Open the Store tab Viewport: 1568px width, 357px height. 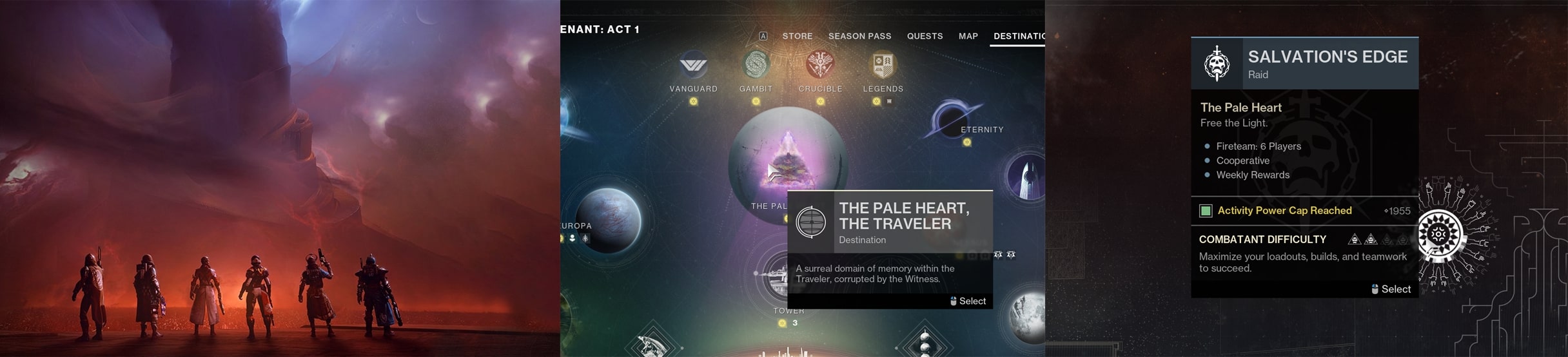(x=797, y=36)
